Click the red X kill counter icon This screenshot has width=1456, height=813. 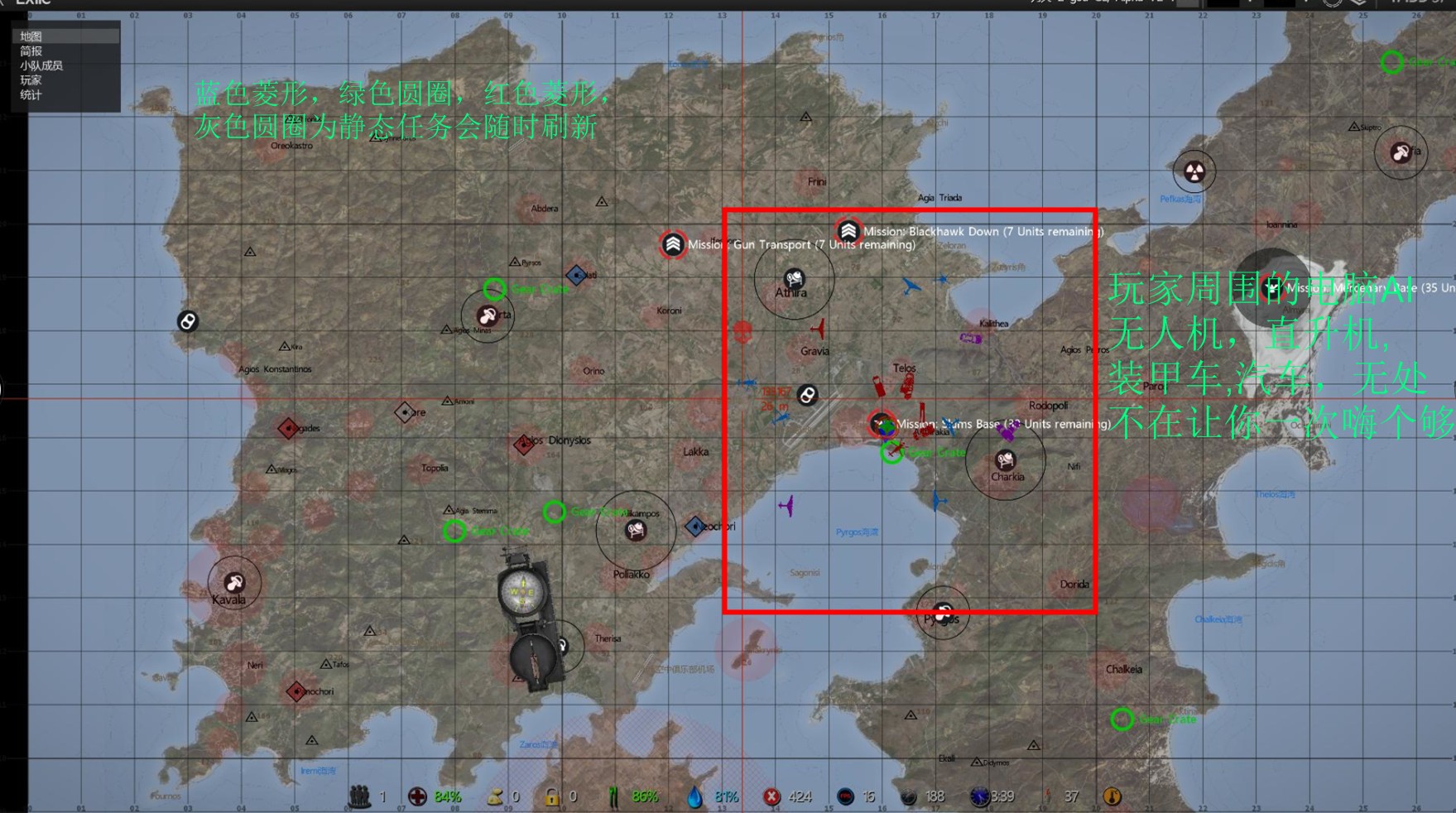tap(771, 796)
